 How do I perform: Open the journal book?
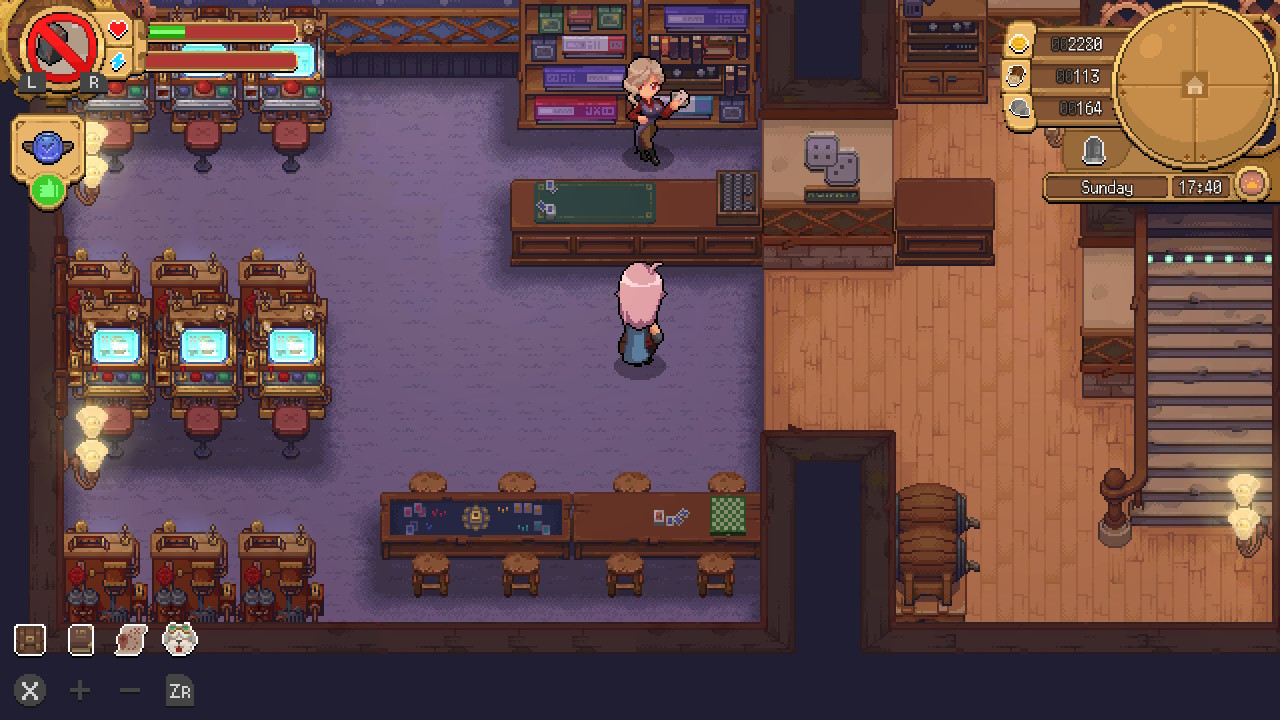point(79,639)
